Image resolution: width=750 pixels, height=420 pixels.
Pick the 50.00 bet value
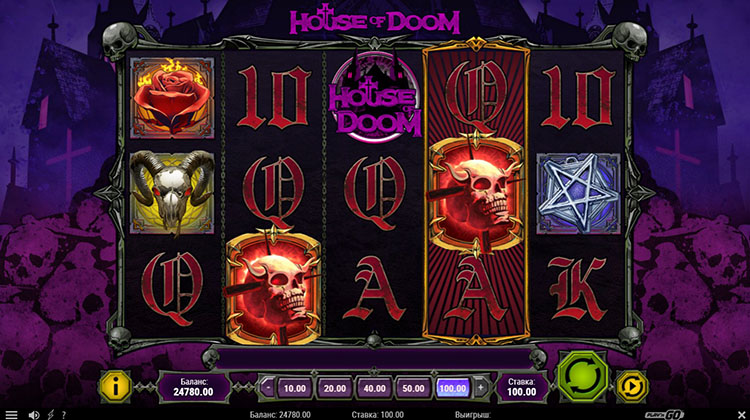pyautogui.click(x=414, y=387)
